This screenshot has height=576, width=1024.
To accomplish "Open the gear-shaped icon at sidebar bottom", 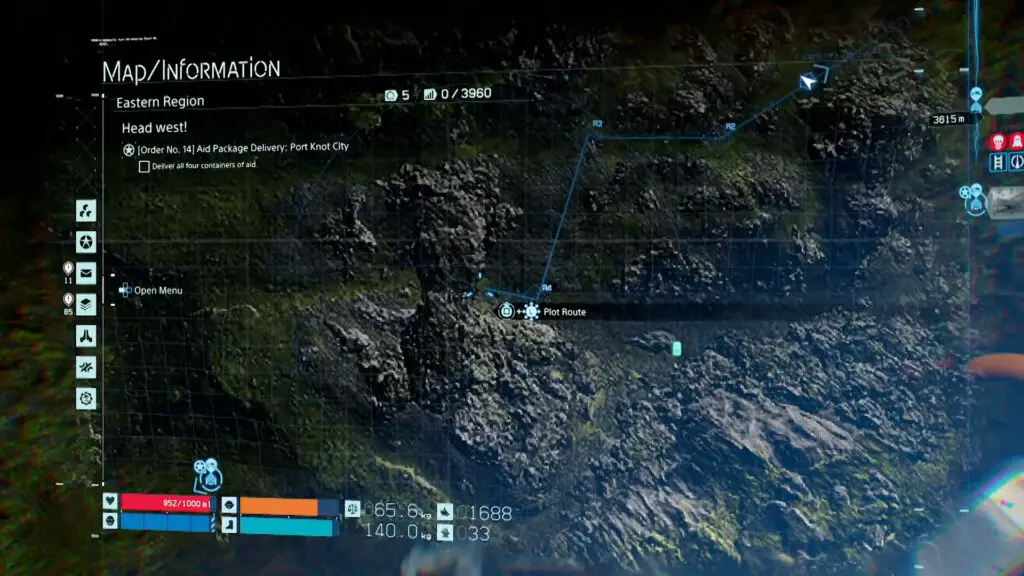I will point(86,397).
